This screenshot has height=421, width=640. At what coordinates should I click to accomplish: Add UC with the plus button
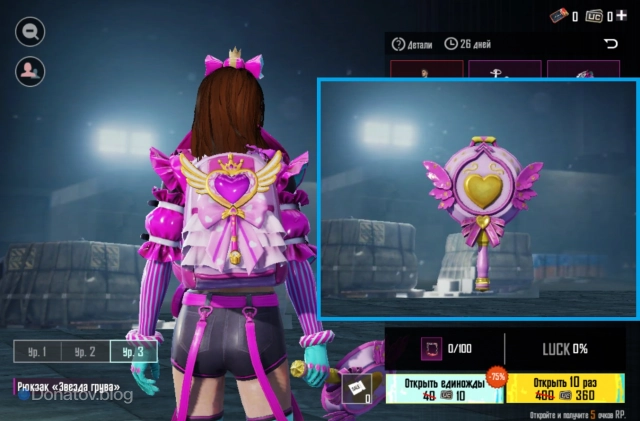[622, 15]
